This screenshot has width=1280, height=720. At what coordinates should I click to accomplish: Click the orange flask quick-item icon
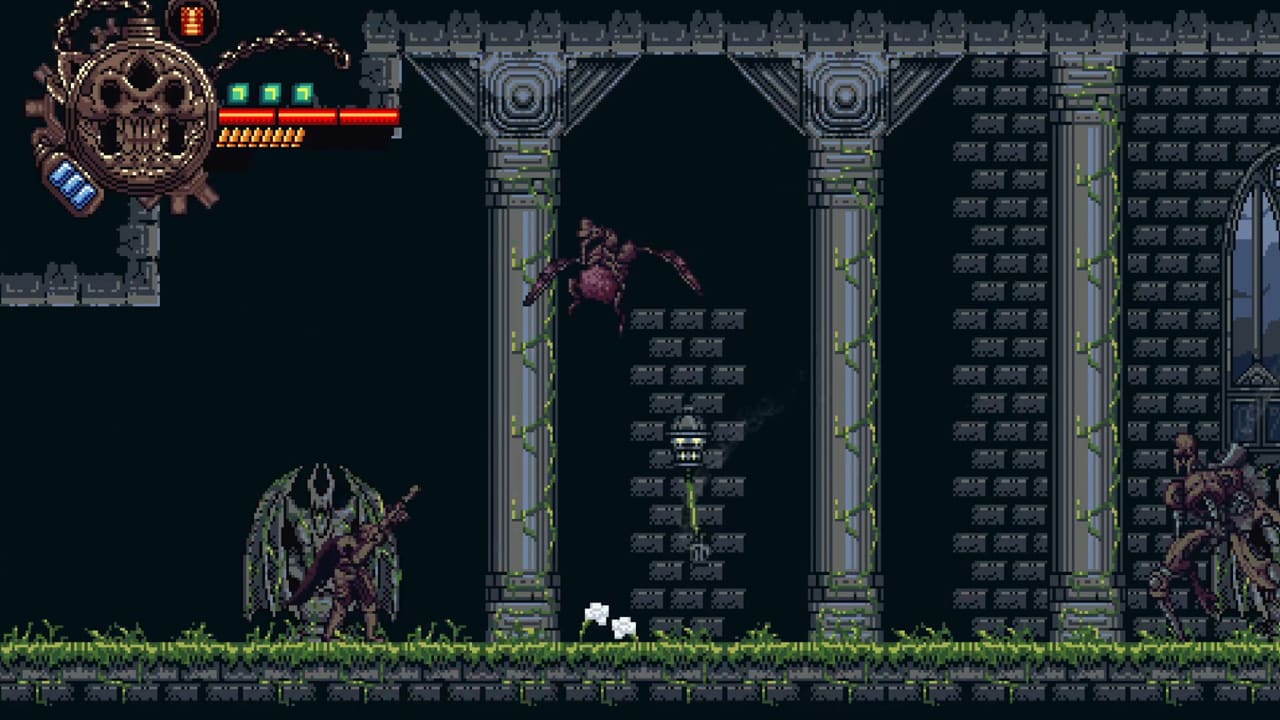pos(191,22)
